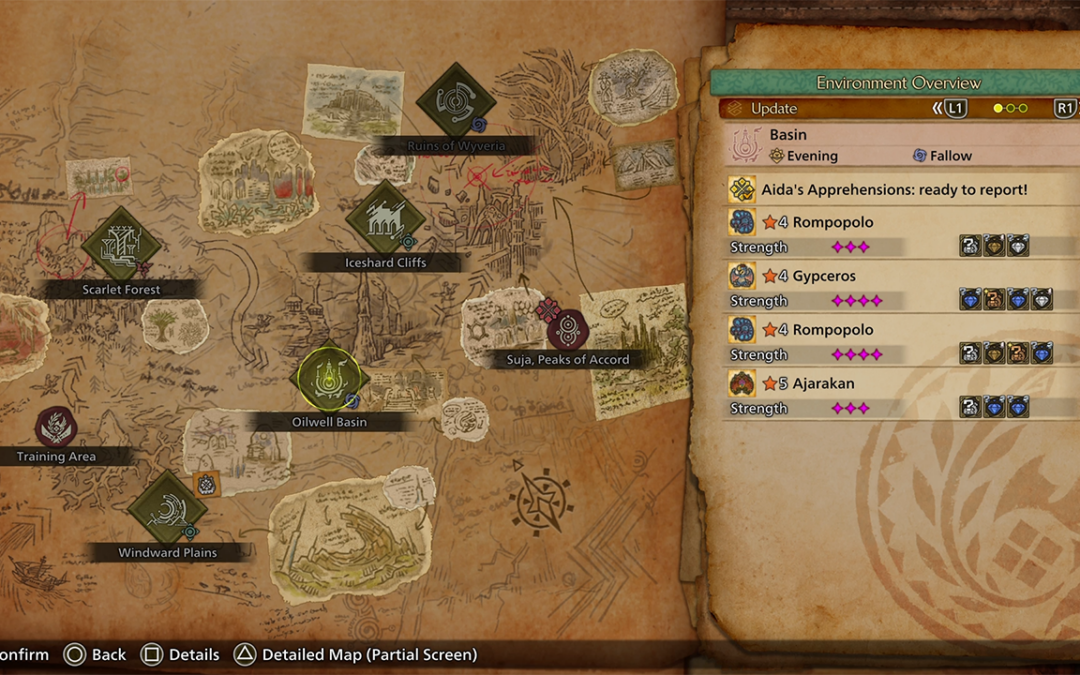Choose the Windward Plains location
This screenshot has width=1080, height=675.
point(167,508)
